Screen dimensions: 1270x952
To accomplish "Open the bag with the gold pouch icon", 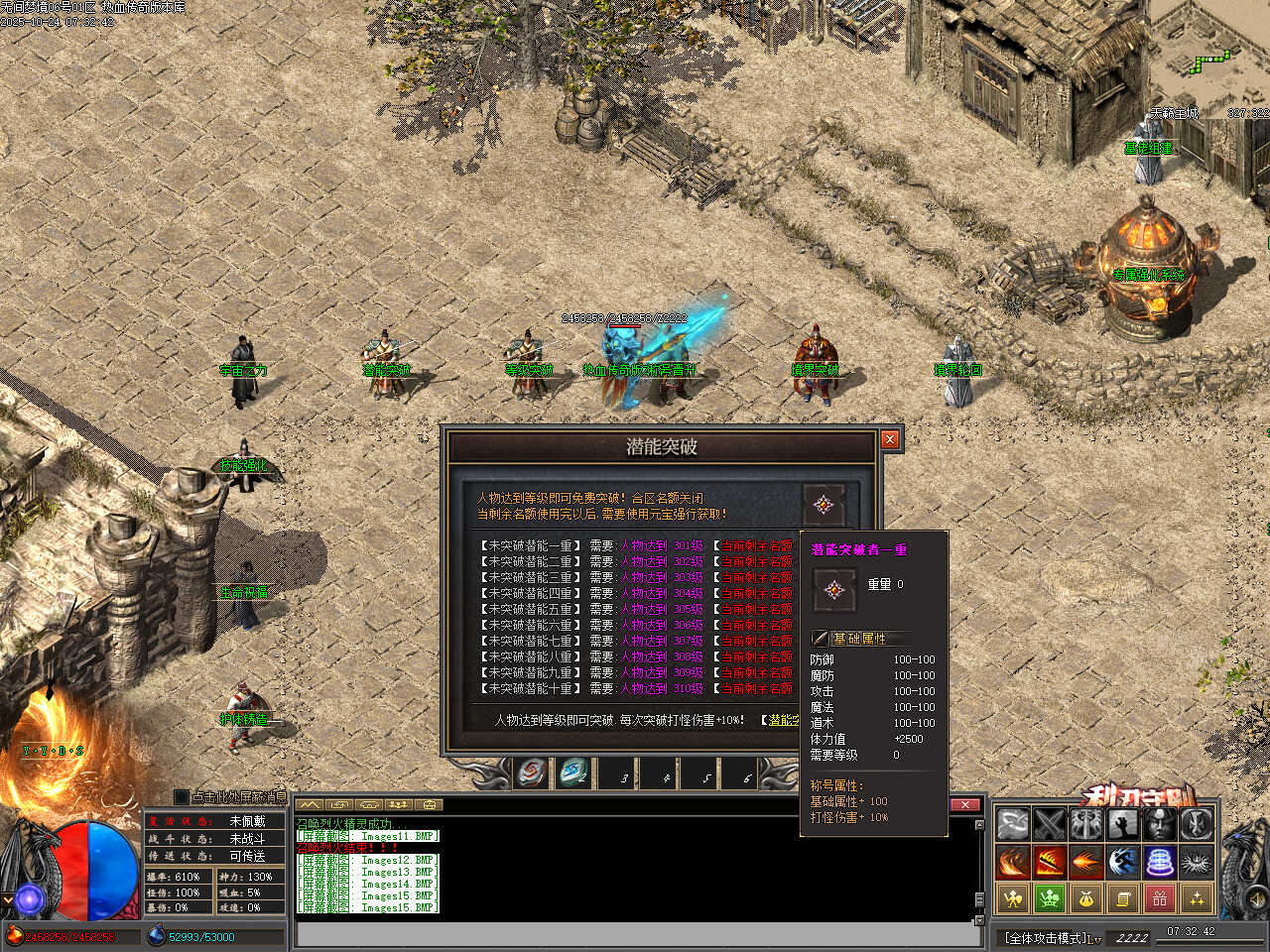I will tap(1085, 898).
